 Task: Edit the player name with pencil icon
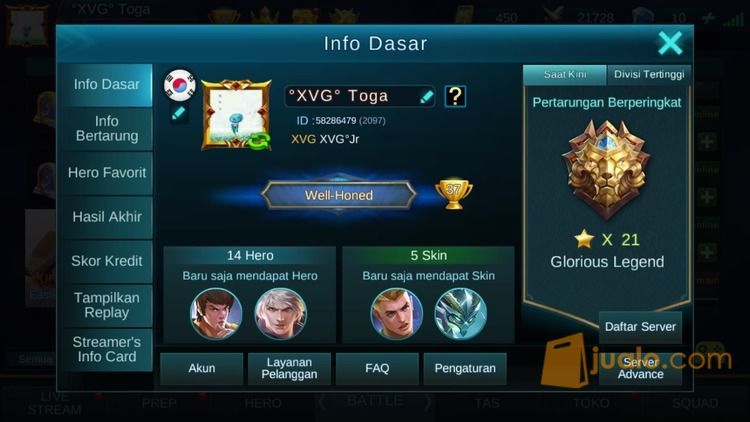(427, 96)
